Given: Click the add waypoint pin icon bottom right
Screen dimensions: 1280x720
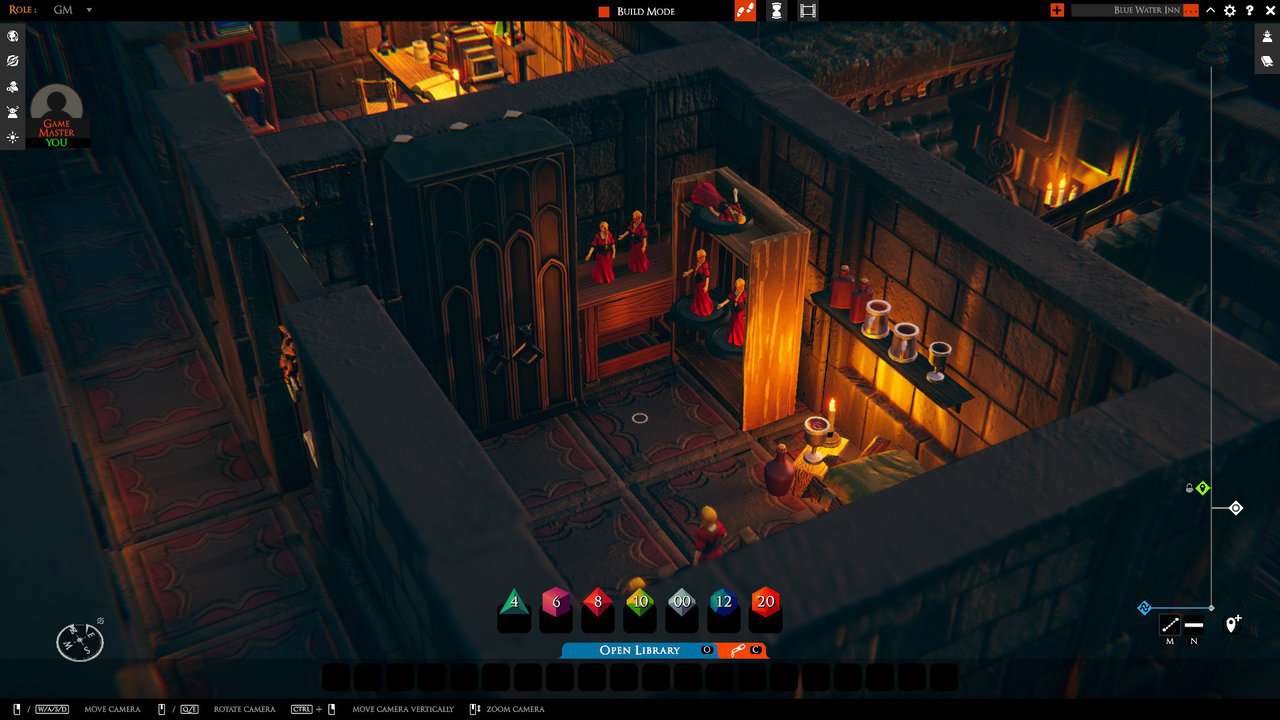Looking at the screenshot, I should [x=1231, y=625].
